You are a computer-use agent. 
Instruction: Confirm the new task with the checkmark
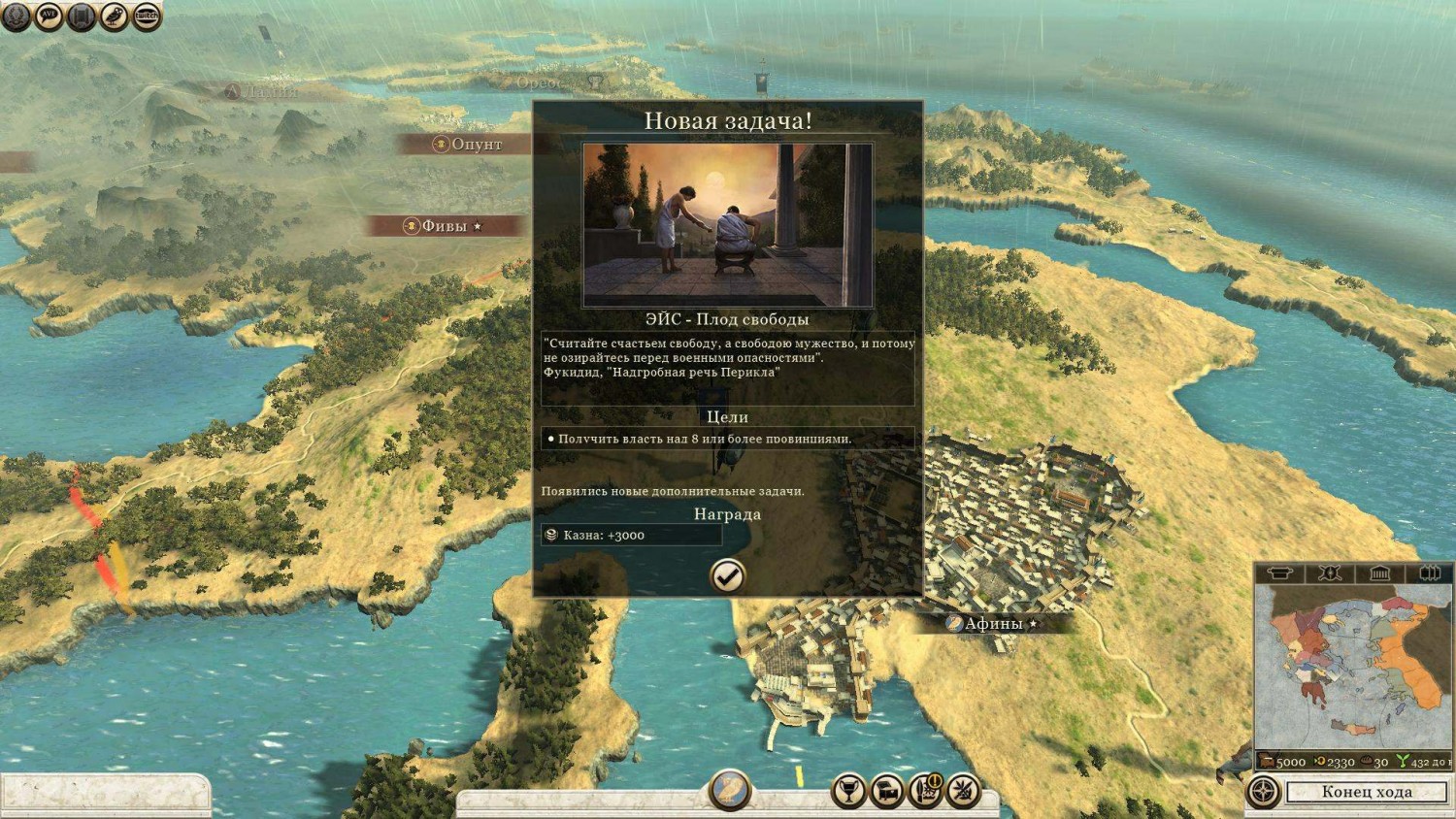tap(727, 576)
